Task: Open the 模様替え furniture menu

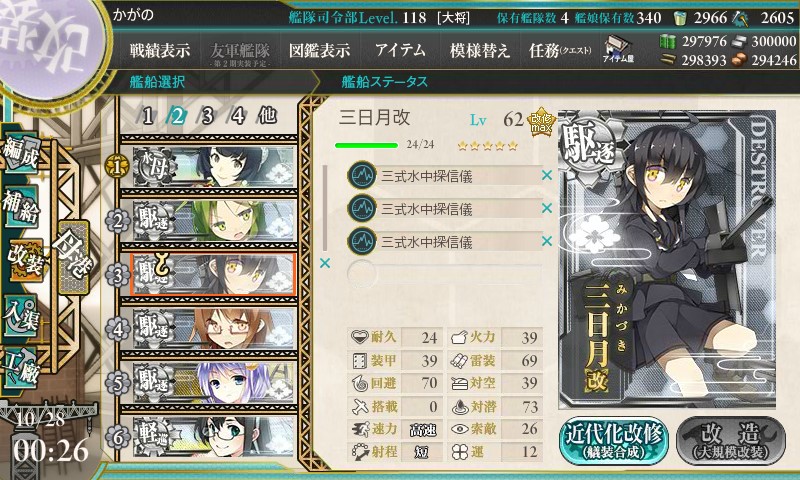Action: click(x=479, y=50)
